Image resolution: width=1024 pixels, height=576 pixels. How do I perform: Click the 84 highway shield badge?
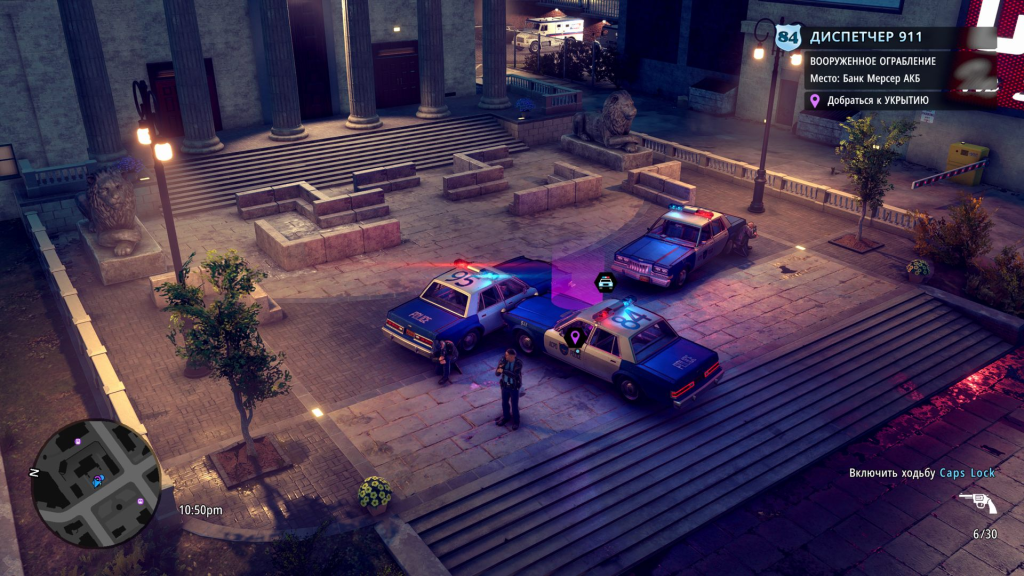click(789, 38)
